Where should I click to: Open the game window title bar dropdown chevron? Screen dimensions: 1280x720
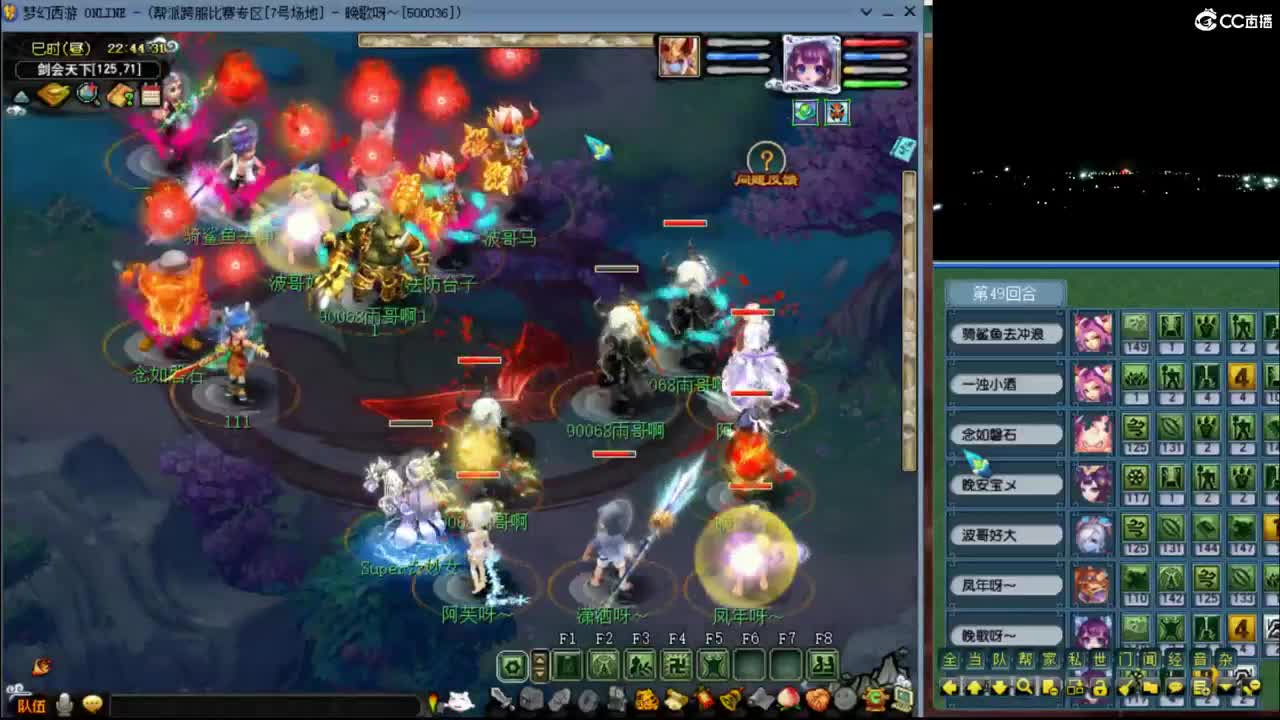point(866,12)
